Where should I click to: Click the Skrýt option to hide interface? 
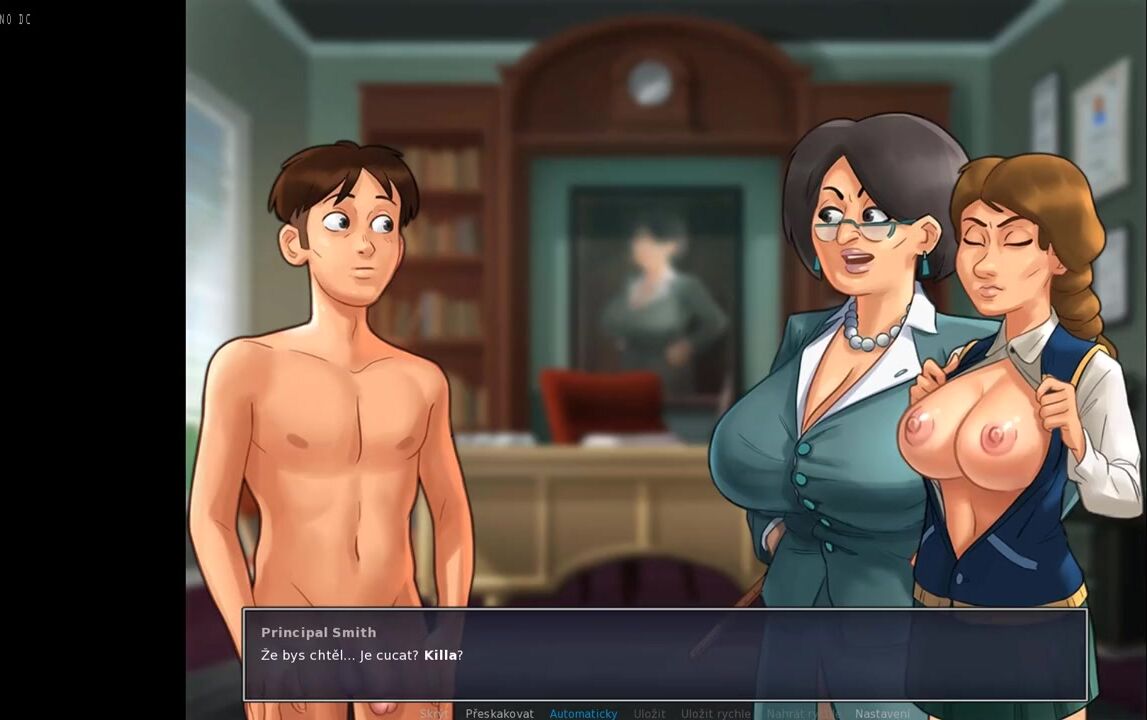[x=434, y=713]
